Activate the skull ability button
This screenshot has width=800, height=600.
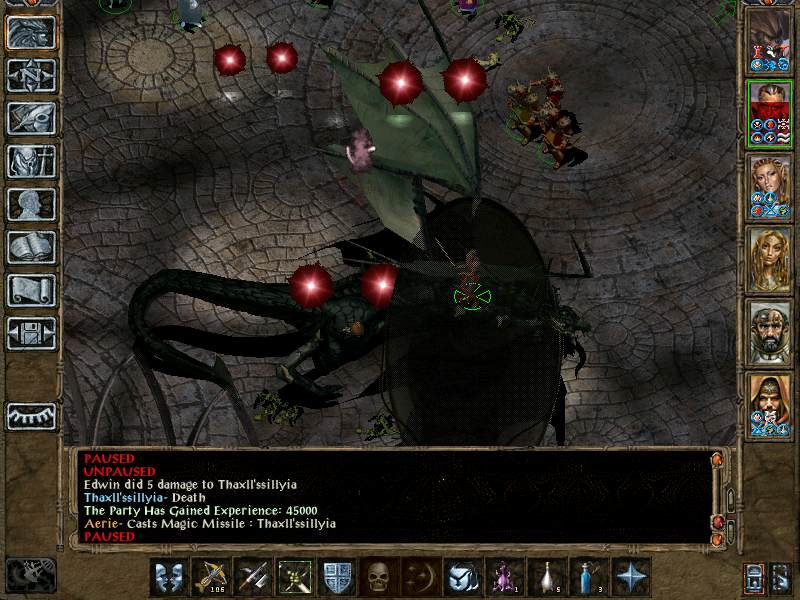point(379,577)
